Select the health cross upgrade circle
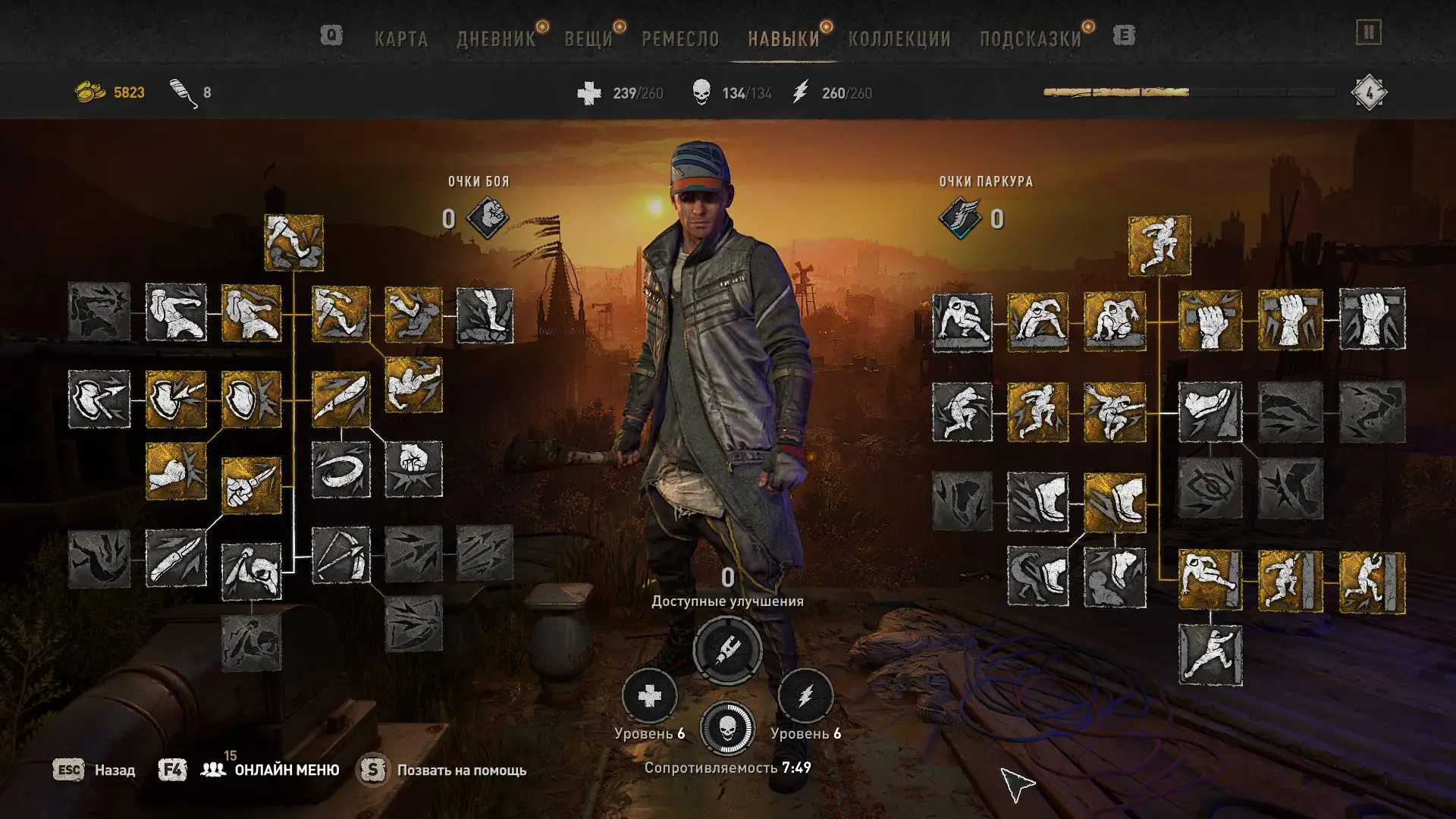Viewport: 1456px width, 819px height. [x=649, y=696]
